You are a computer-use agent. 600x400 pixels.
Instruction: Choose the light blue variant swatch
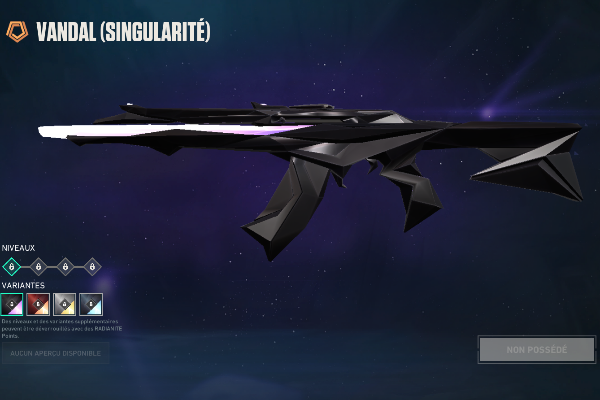click(x=91, y=304)
